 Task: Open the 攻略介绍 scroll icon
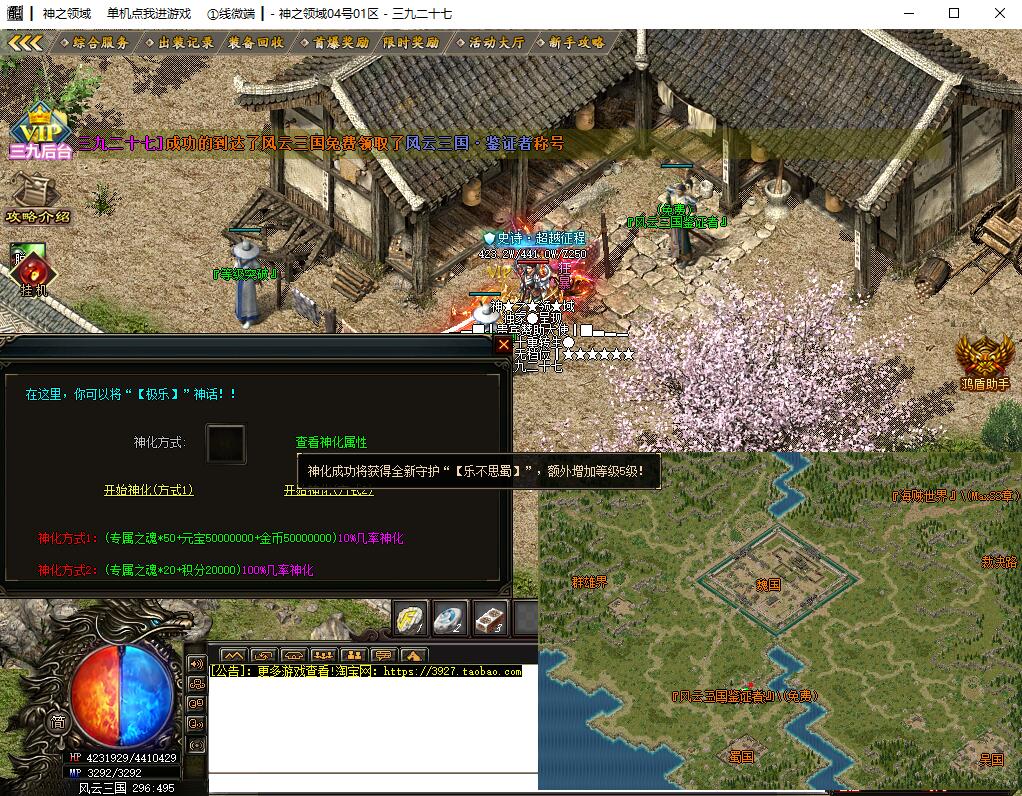click(x=37, y=196)
